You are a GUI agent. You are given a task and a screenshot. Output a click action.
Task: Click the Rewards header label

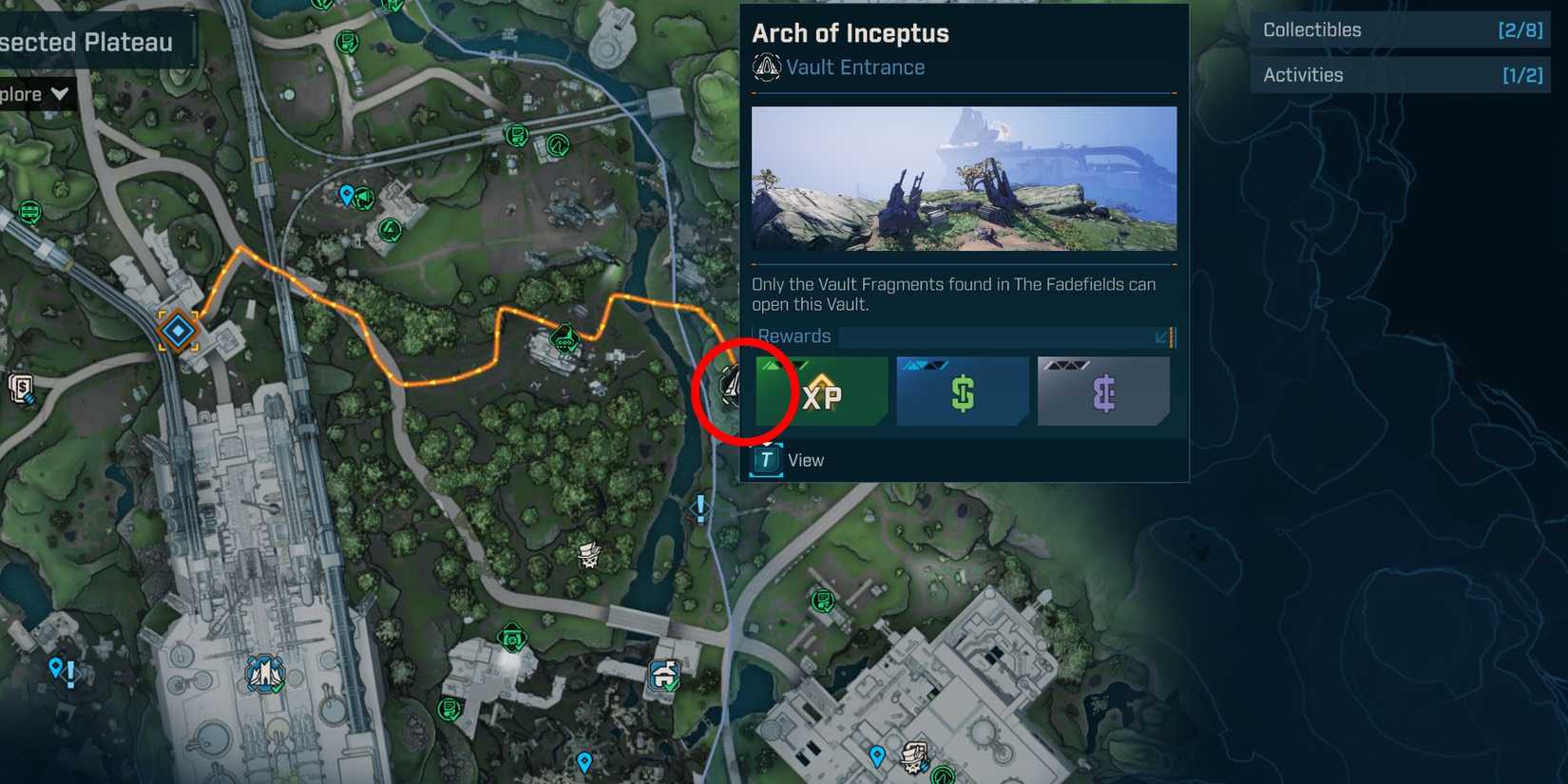[x=794, y=335]
